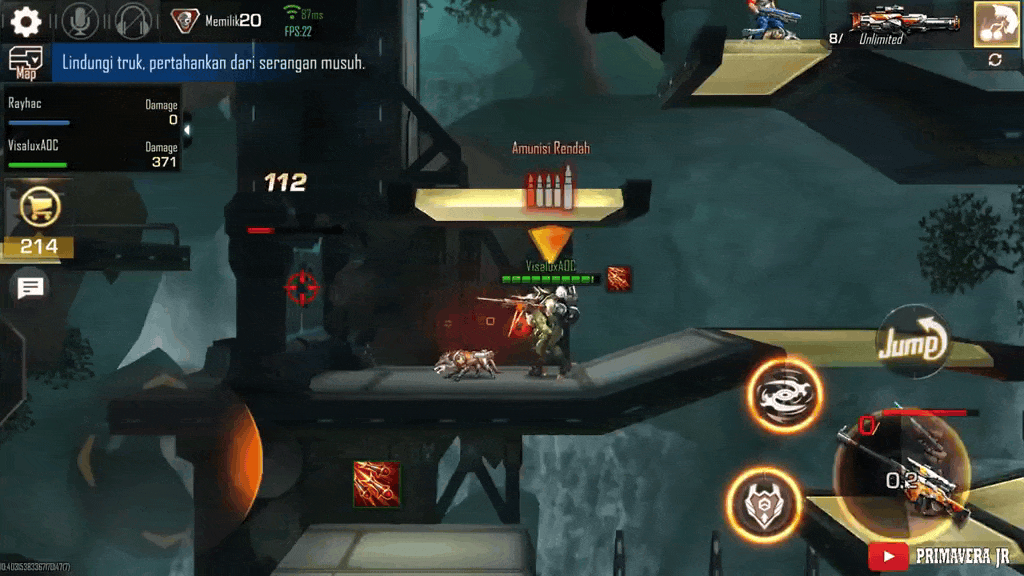Select the Rayhac player row
This screenshot has height=576, width=1024.
(92, 110)
